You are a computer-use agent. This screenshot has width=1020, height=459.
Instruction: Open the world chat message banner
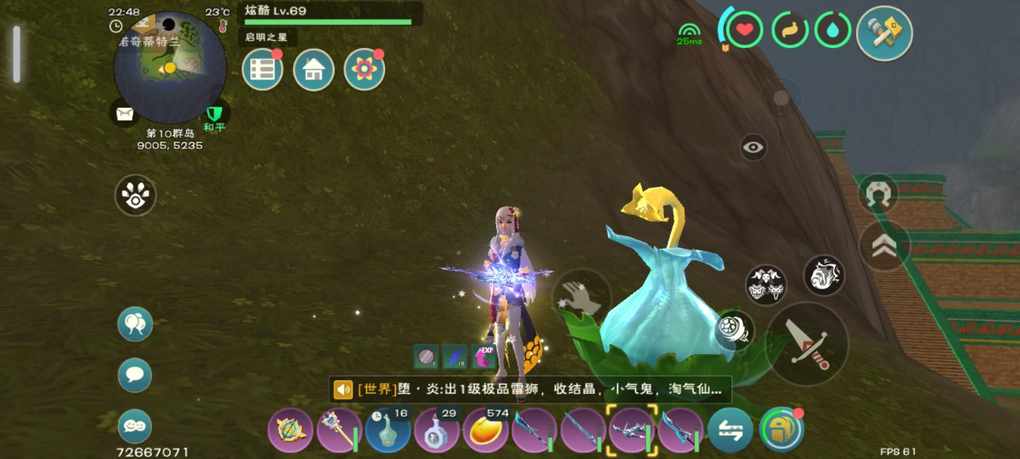[530, 389]
